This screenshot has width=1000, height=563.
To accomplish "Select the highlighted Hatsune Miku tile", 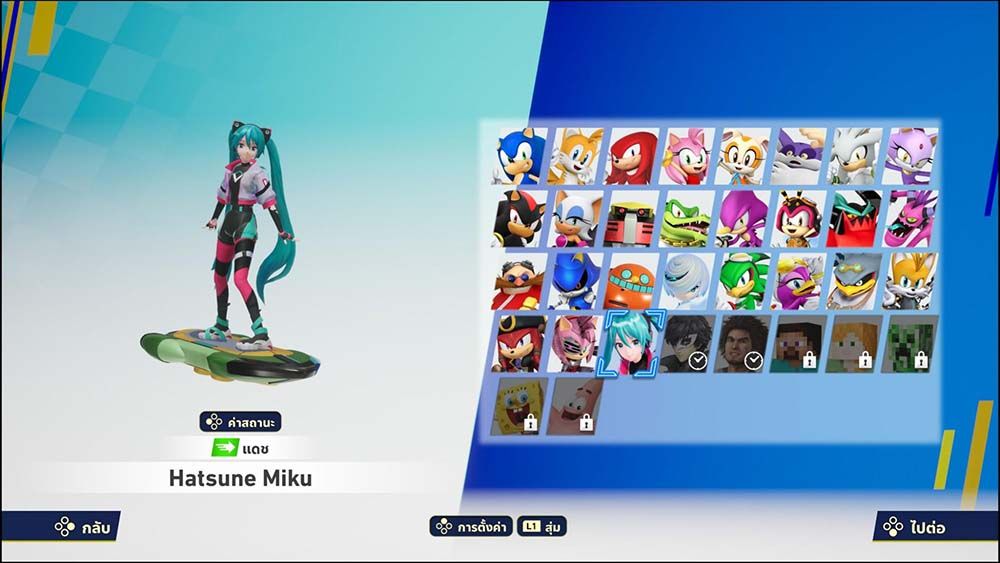I will click(631, 343).
